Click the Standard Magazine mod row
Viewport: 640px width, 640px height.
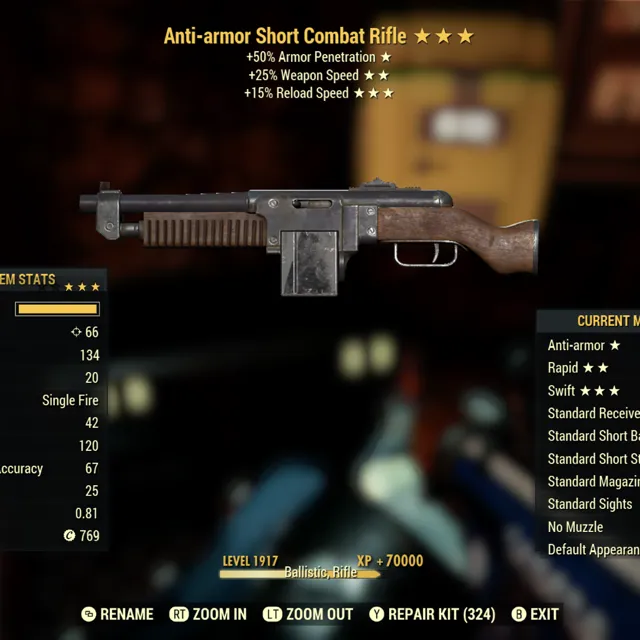(x=593, y=481)
